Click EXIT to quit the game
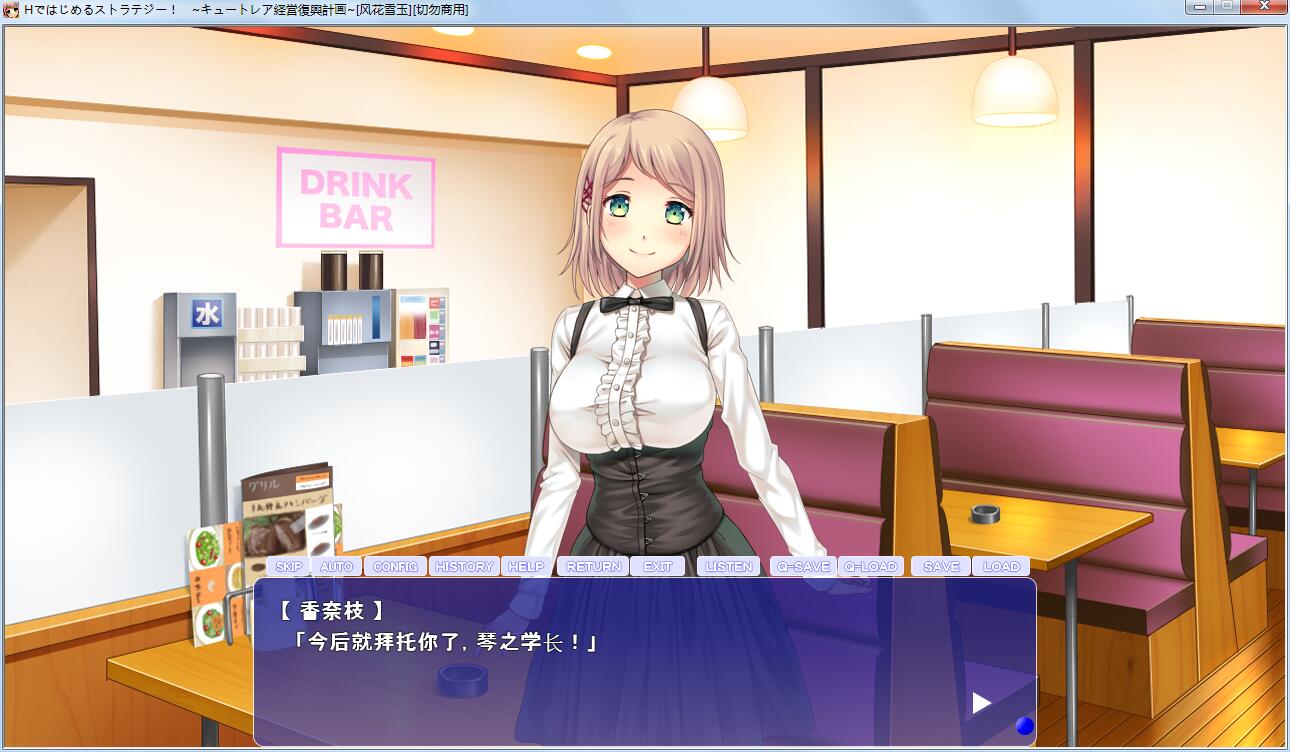1290x752 pixels. point(658,566)
